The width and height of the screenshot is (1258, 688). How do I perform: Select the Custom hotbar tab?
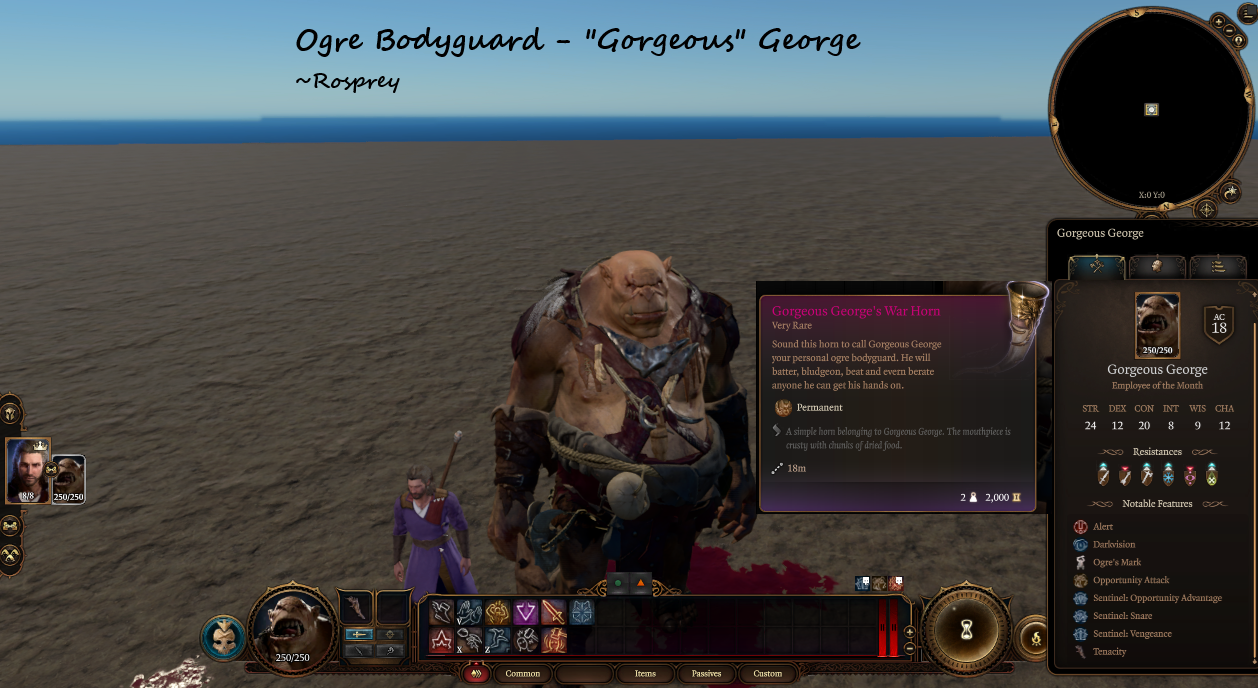(768, 674)
